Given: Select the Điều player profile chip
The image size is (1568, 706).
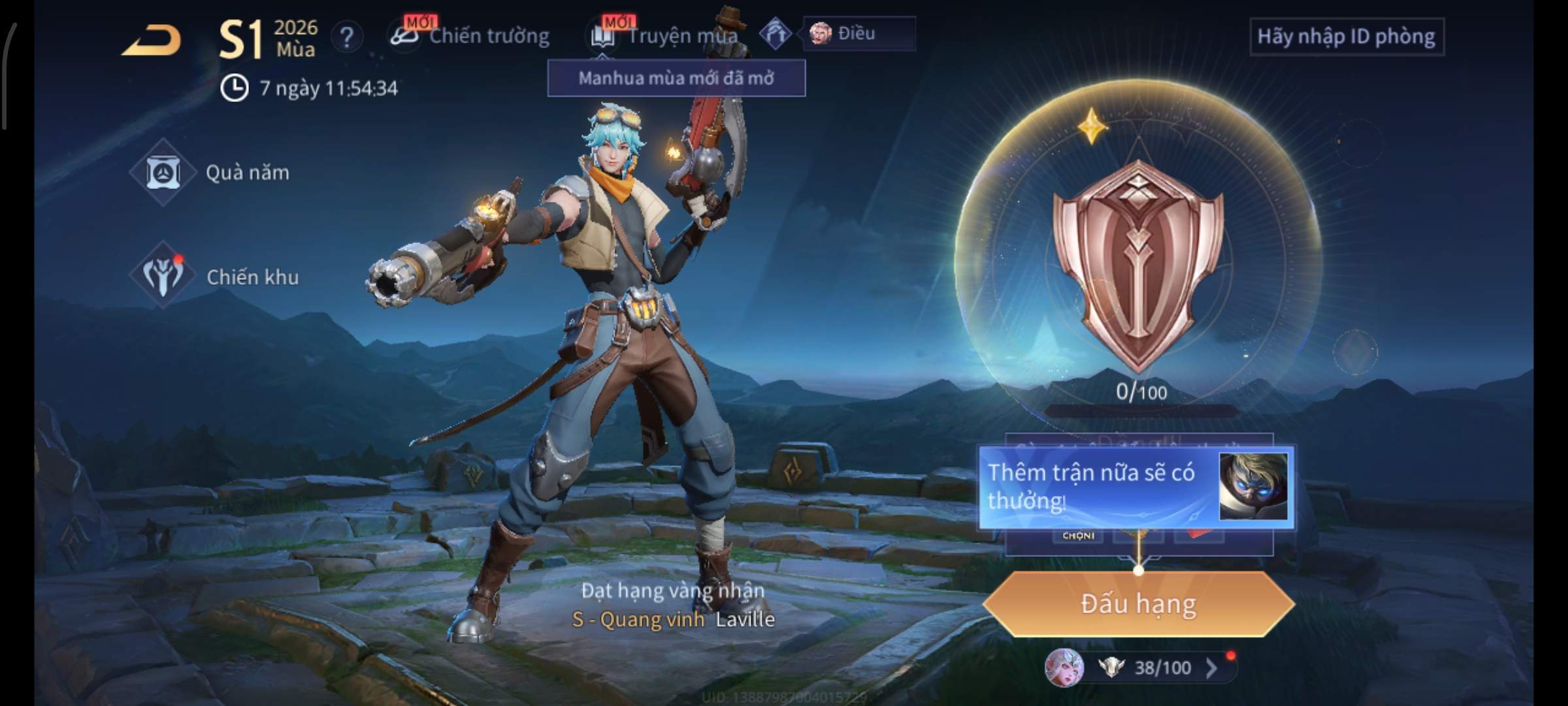Looking at the screenshot, I should (858, 33).
